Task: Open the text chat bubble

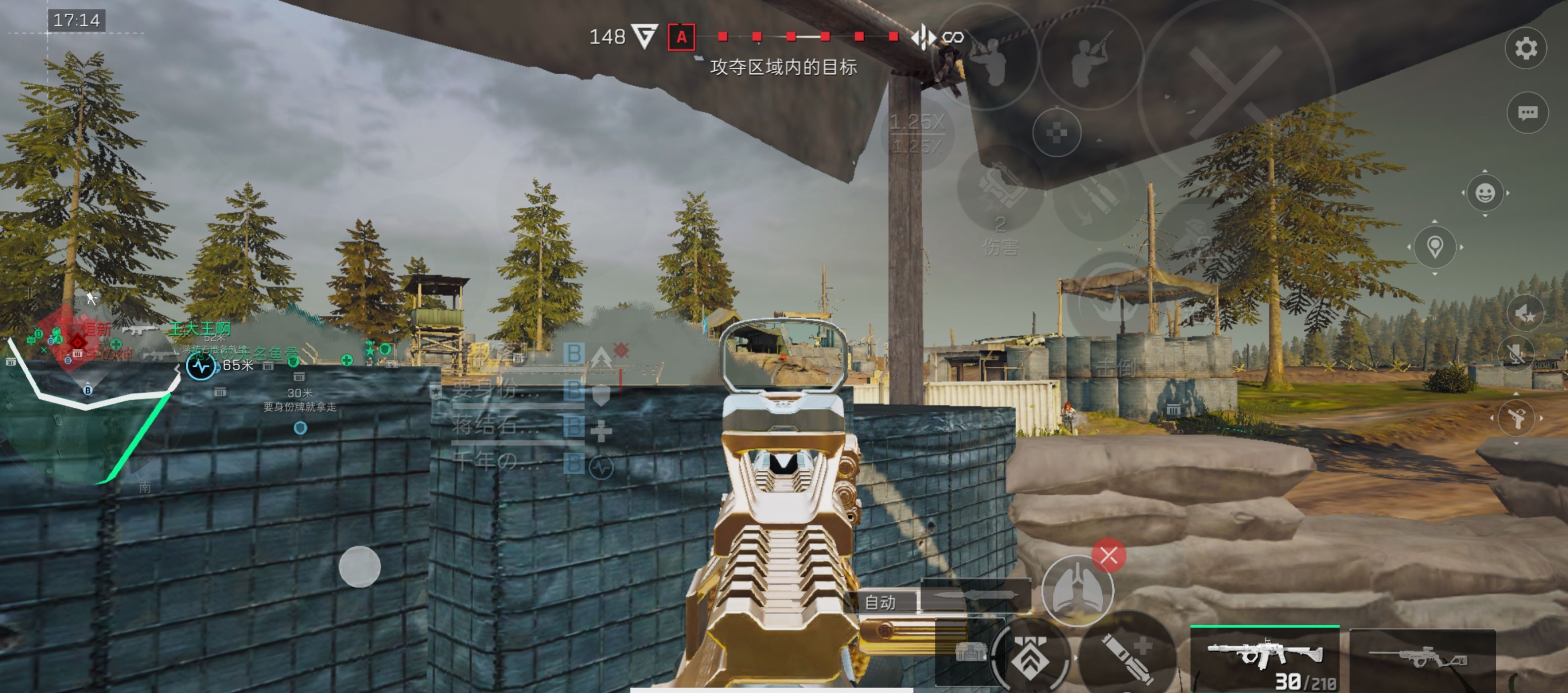Action: pos(1527,113)
